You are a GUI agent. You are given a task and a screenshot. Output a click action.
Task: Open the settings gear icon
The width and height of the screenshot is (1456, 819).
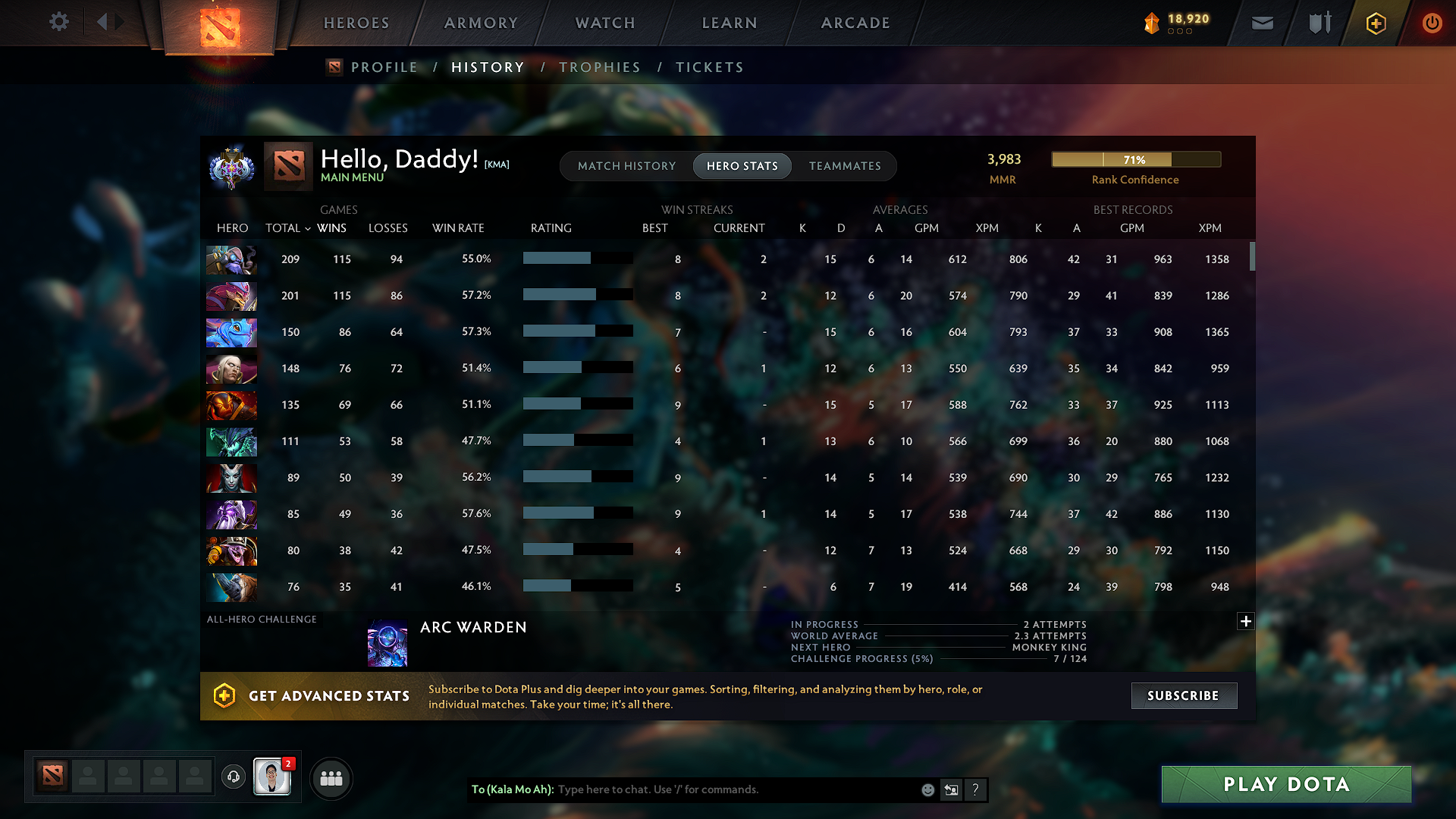pyautogui.click(x=58, y=22)
